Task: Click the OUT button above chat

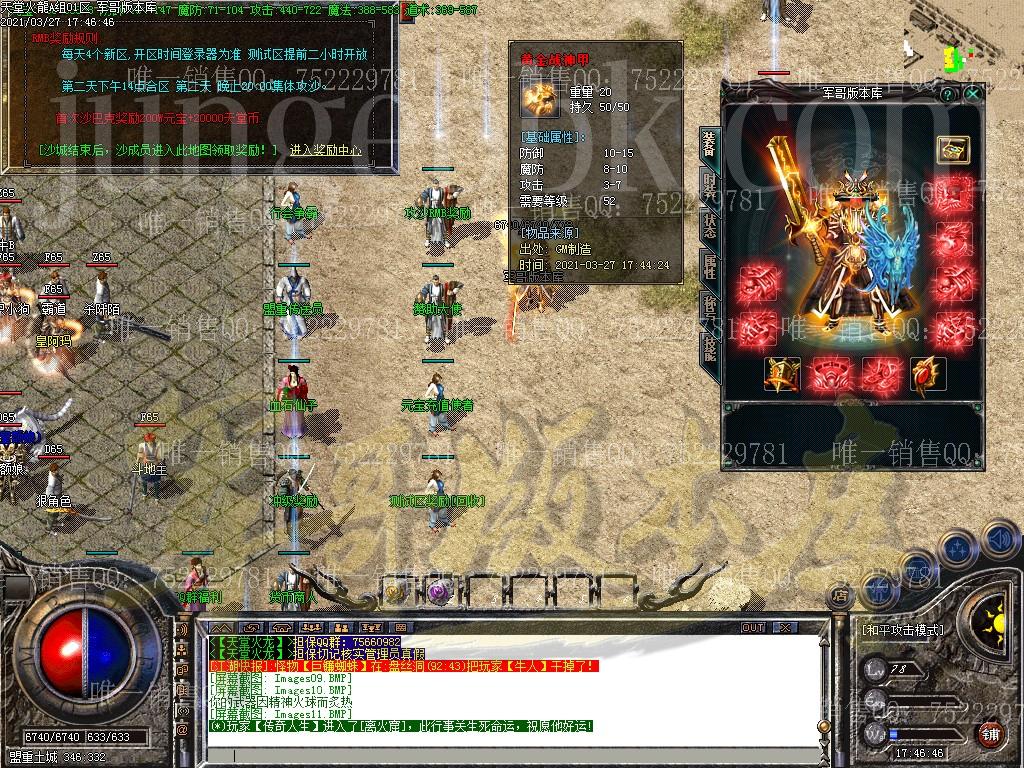Action: pyautogui.click(x=753, y=627)
